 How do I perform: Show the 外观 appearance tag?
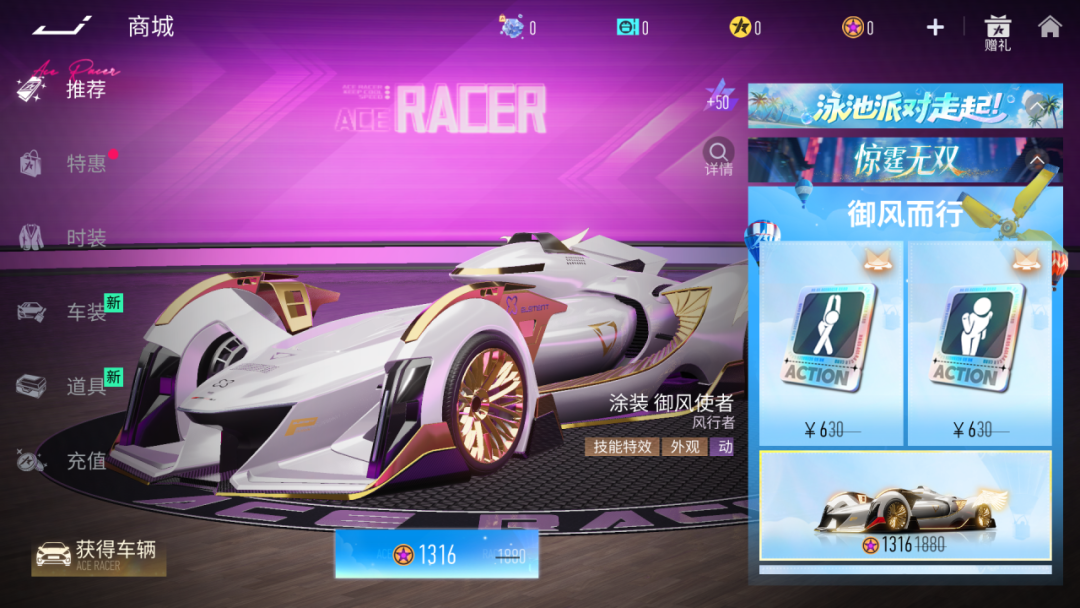pyautogui.click(x=685, y=447)
